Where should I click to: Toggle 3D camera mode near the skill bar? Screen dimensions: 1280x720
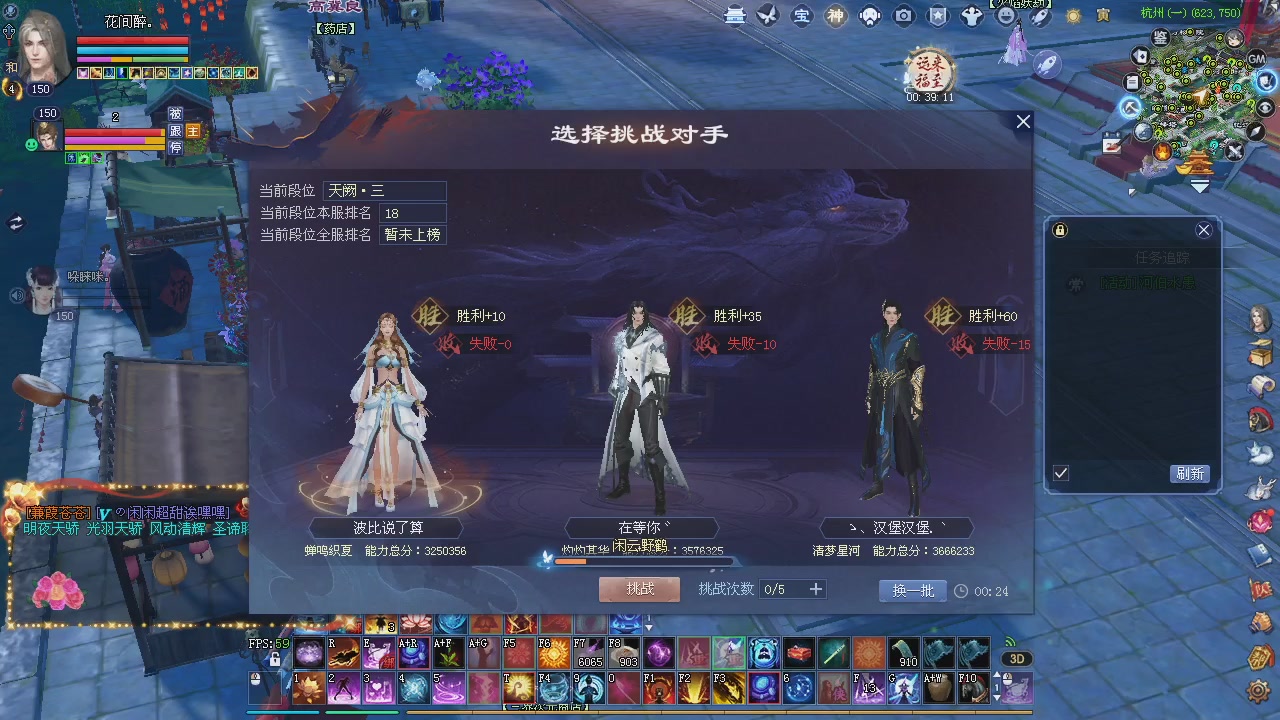coord(1018,658)
